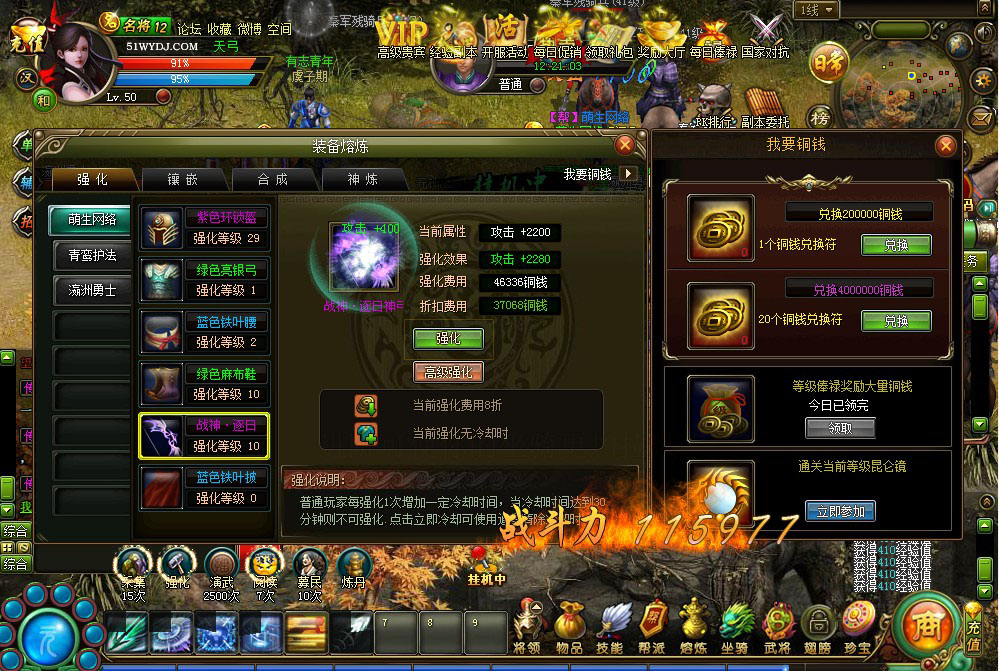Select the 蓝色铁叶披 cape row
Viewport: 999px width, 671px height.
(x=204, y=488)
